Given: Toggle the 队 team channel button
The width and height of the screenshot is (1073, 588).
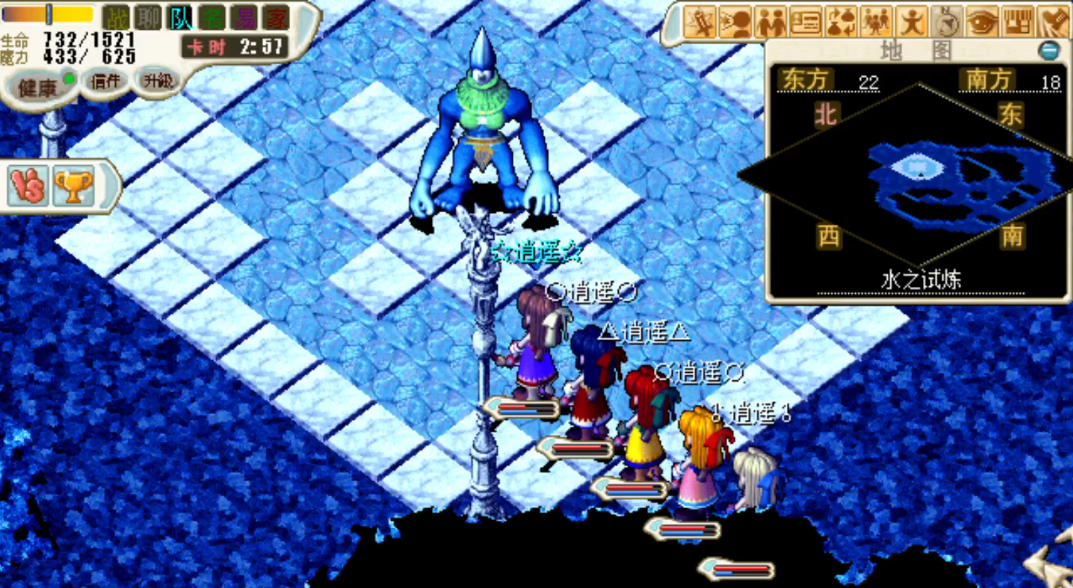Looking at the screenshot, I should tap(180, 17).
